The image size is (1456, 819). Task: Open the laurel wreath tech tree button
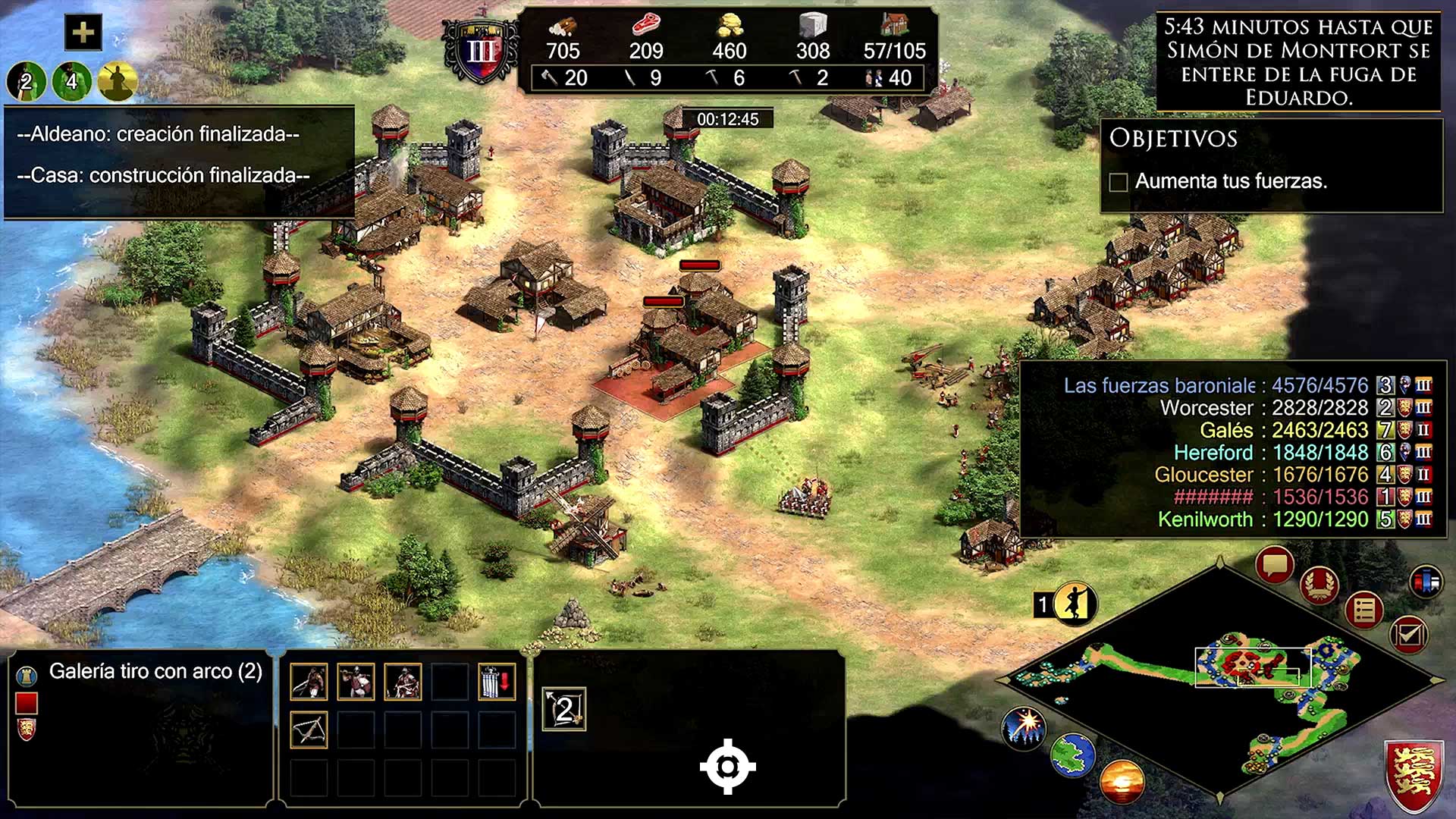coord(1319,585)
